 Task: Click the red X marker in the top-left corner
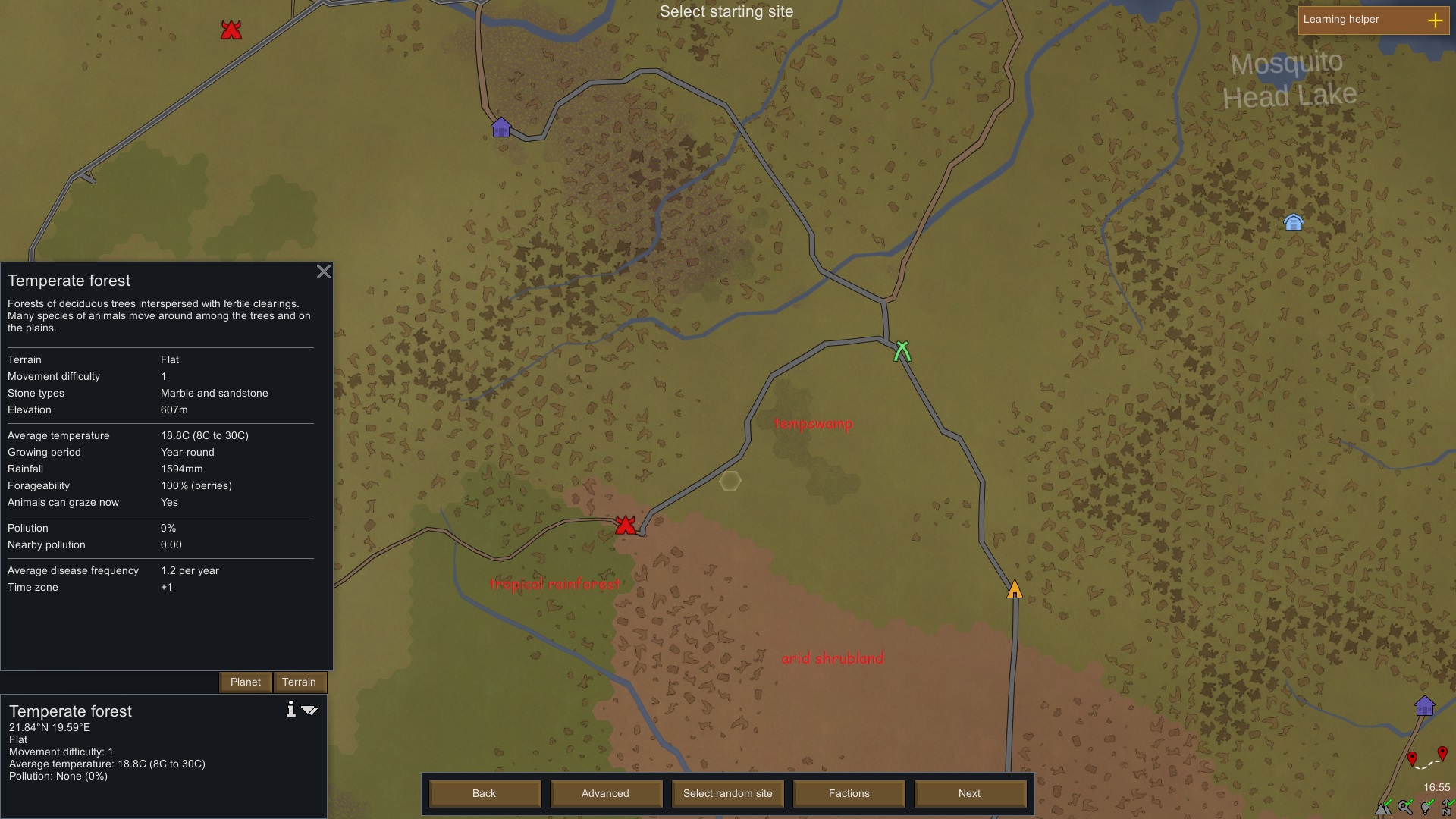tap(230, 30)
